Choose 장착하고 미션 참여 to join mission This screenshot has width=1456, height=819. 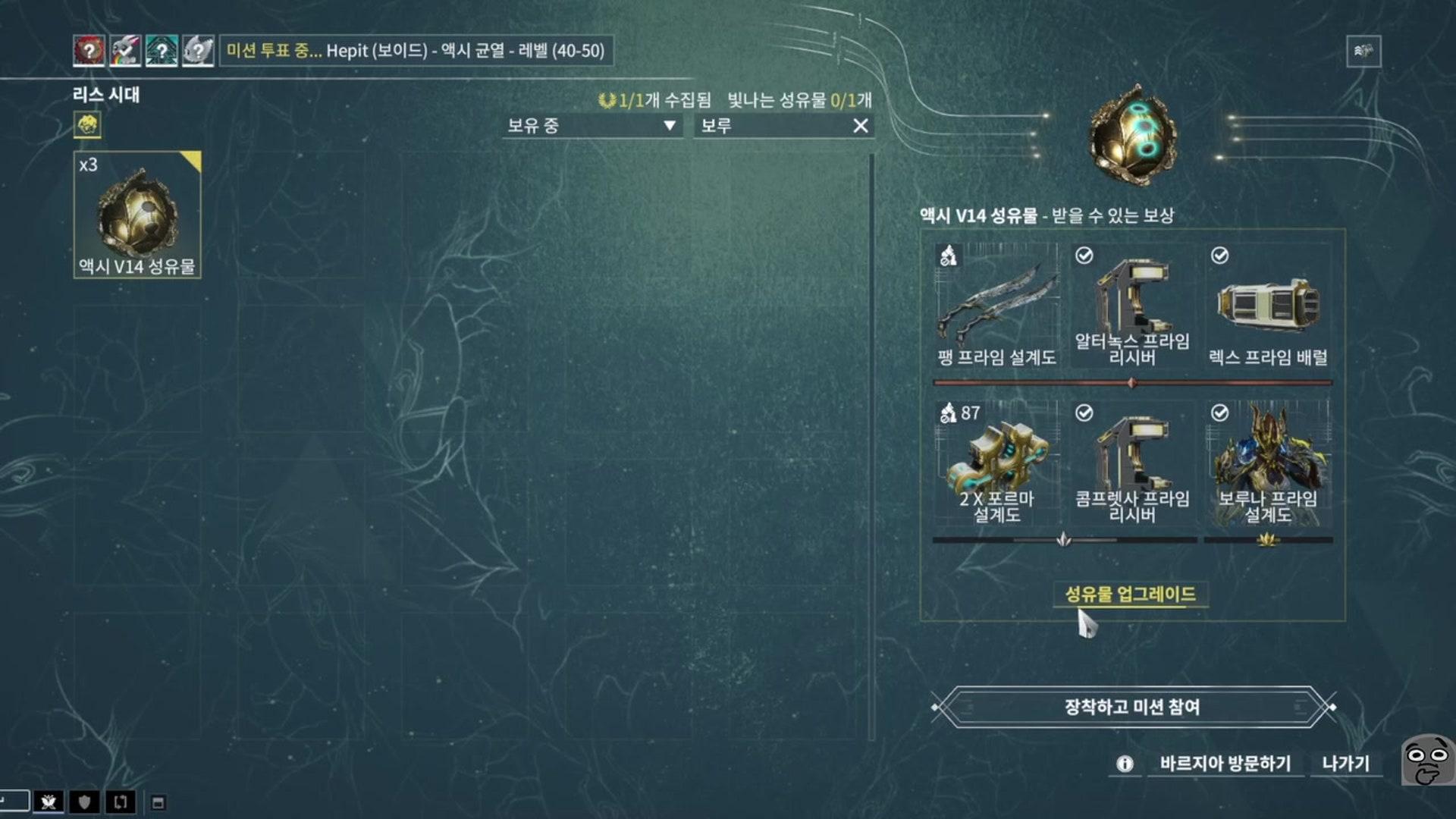[1132, 707]
